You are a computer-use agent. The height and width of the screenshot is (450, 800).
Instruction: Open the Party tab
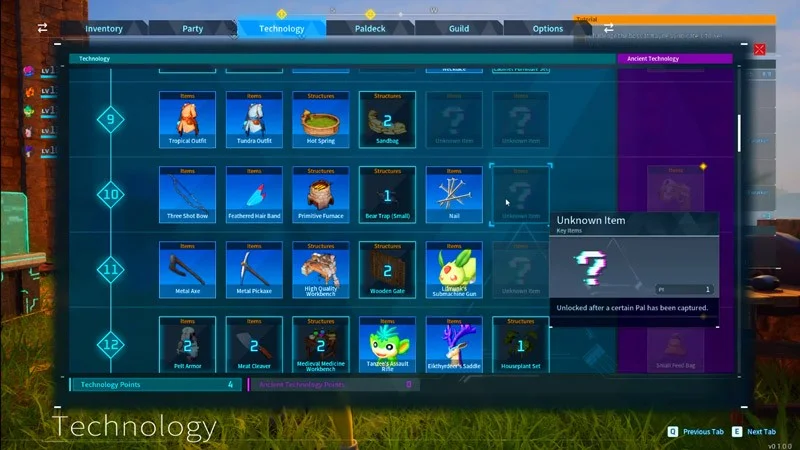coord(193,29)
